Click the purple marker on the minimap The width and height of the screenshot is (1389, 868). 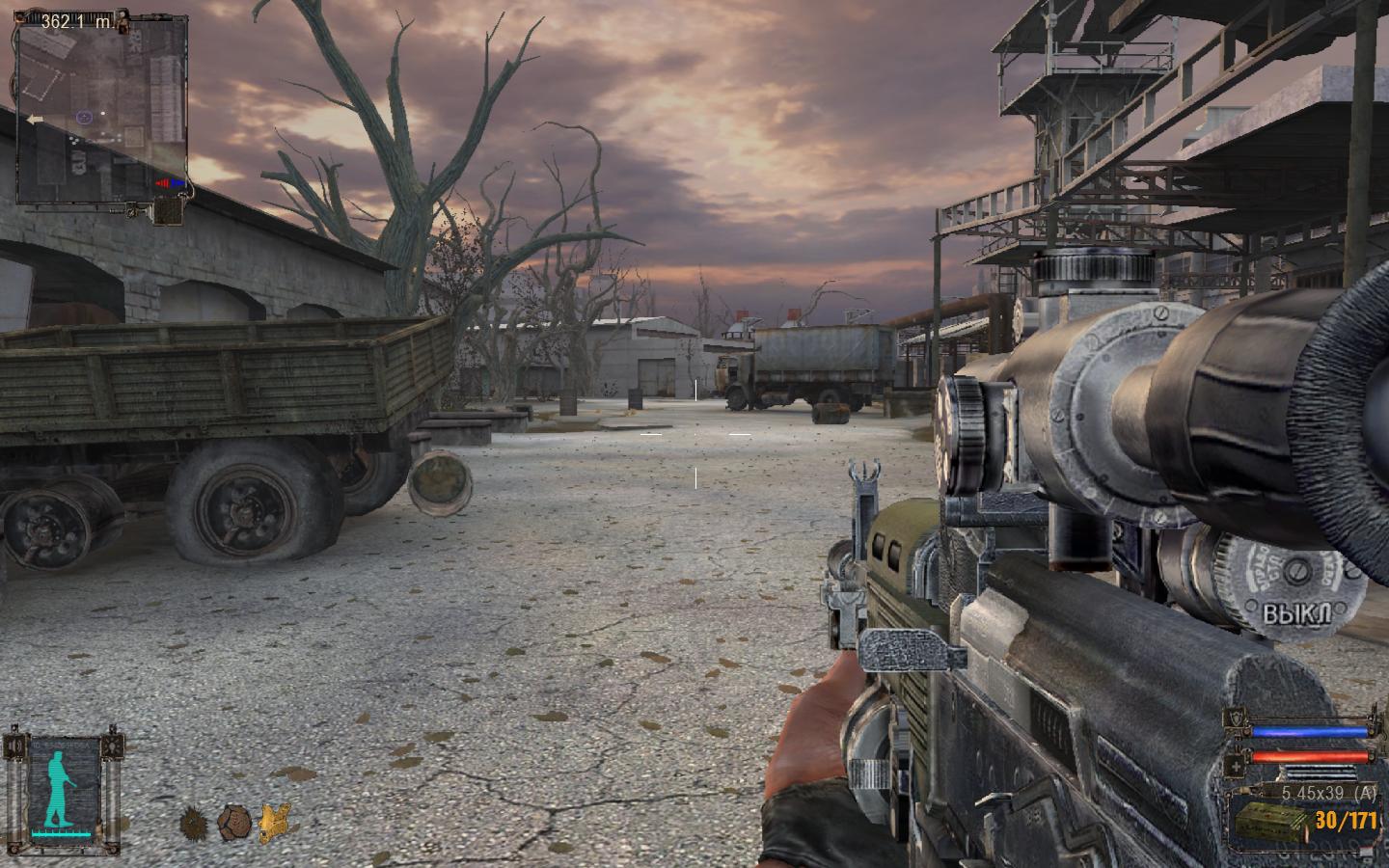coord(84,117)
